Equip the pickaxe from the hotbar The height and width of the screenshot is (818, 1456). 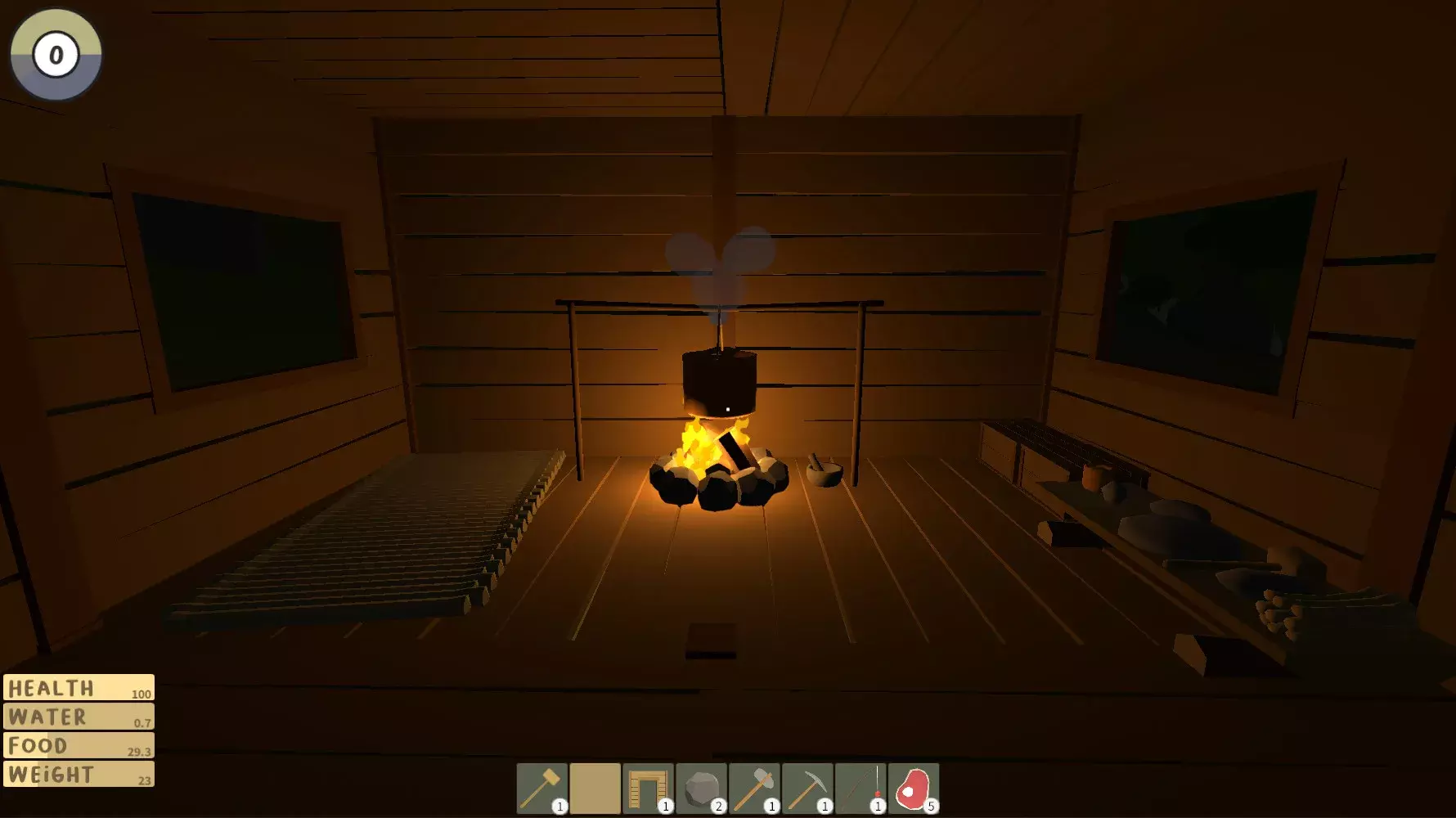click(x=807, y=789)
